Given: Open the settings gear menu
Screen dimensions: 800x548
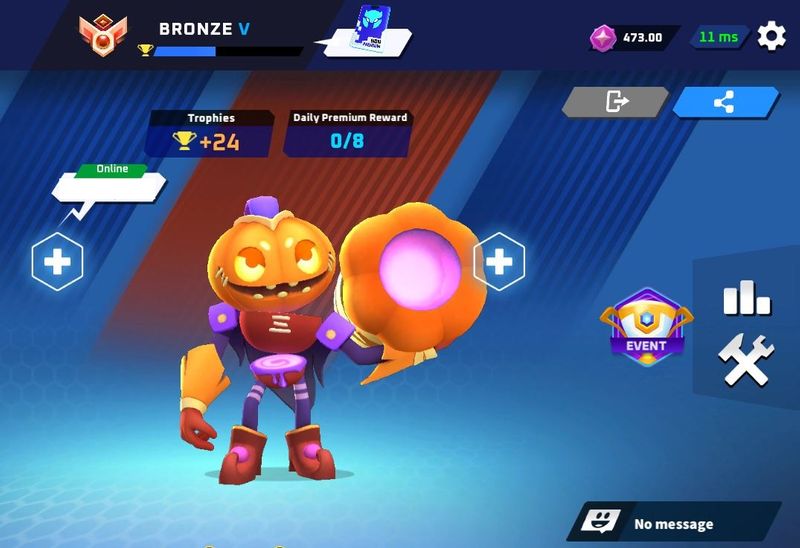Looking at the screenshot, I should (771, 37).
